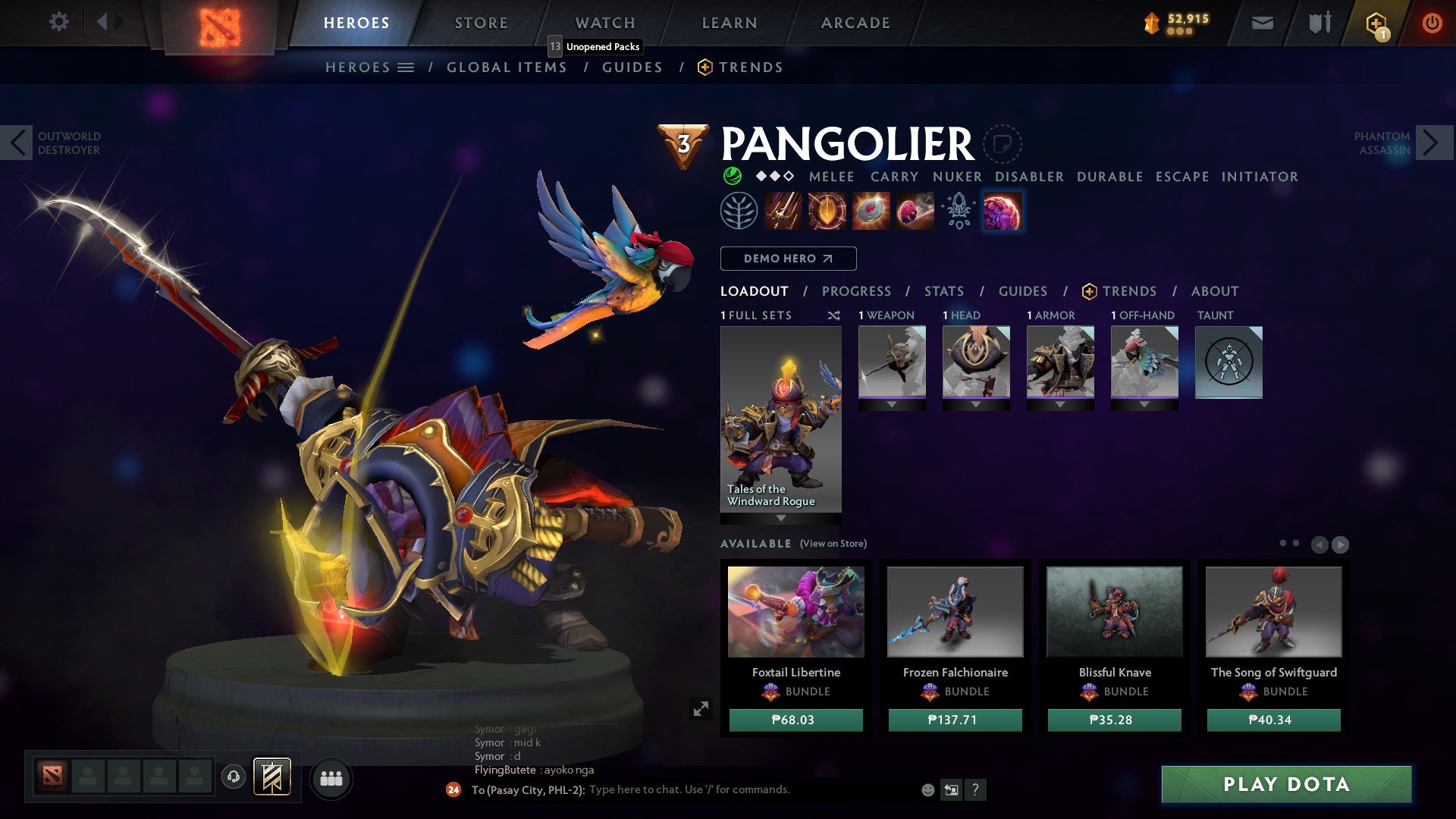Open the Heroes hamburger menu
Image resolution: width=1456 pixels, height=819 pixels.
pos(406,67)
